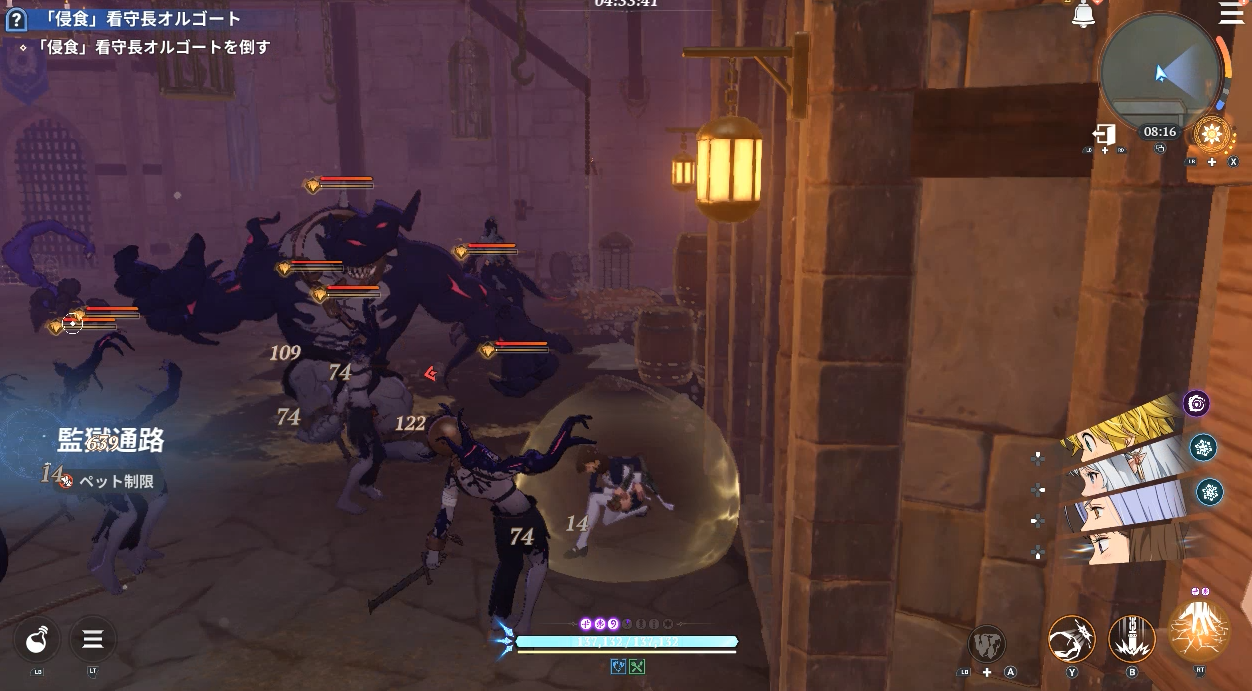Viewport: 1252px width, 691px height.
Task: Activate the greyed-out wolf emblem skill
Action: click(x=986, y=644)
